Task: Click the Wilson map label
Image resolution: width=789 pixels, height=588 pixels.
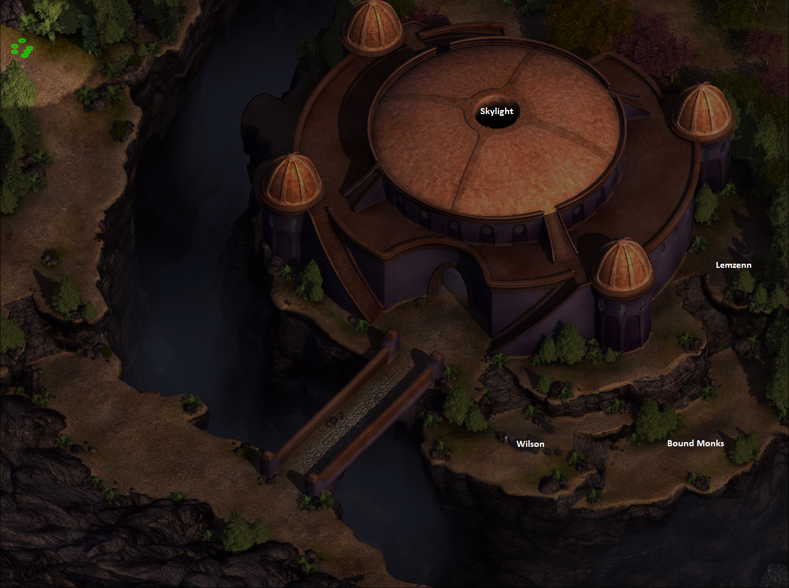Action: 530,443
